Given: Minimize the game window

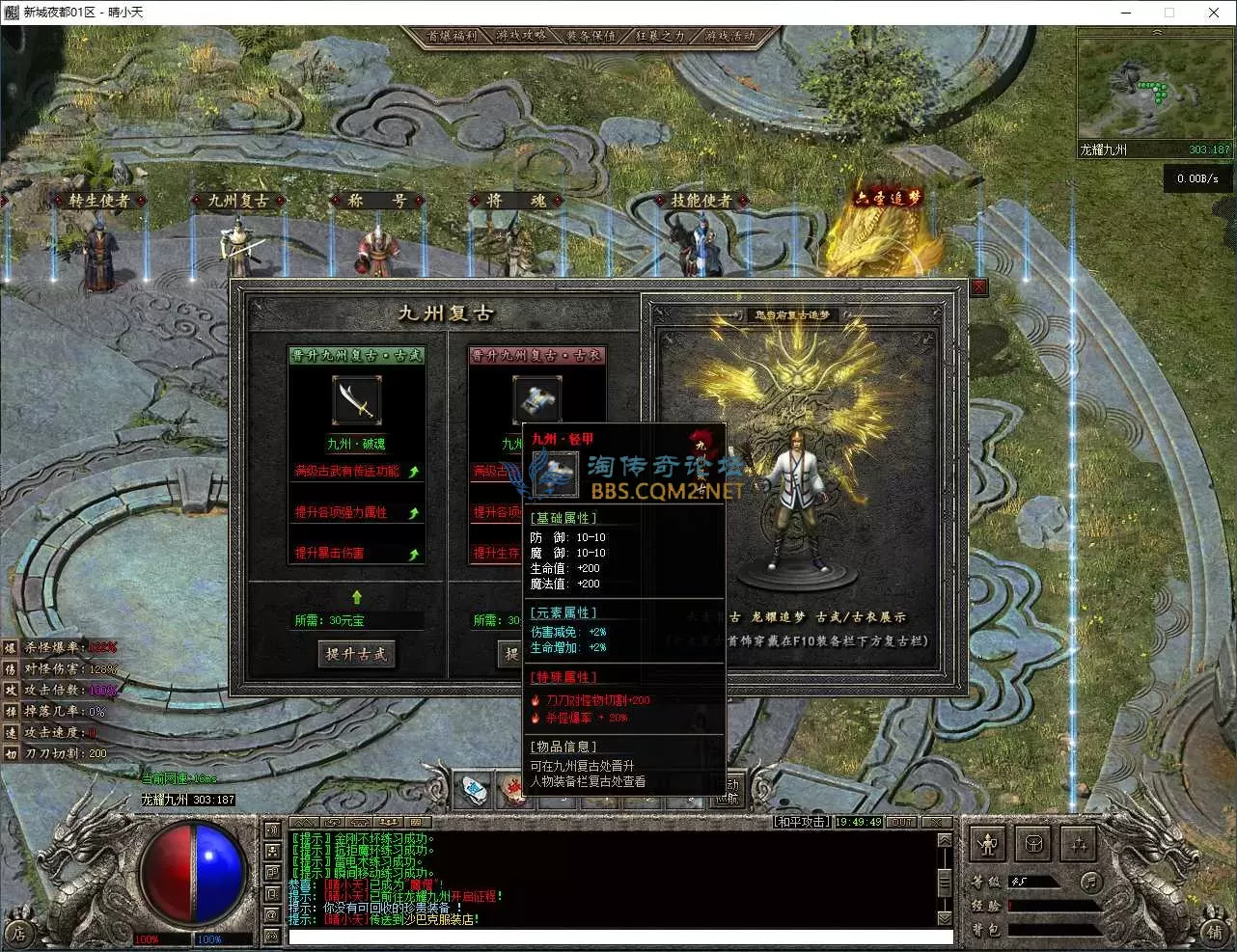Looking at the screenshot, I should pyautogui.click(x=1127, y=13).
